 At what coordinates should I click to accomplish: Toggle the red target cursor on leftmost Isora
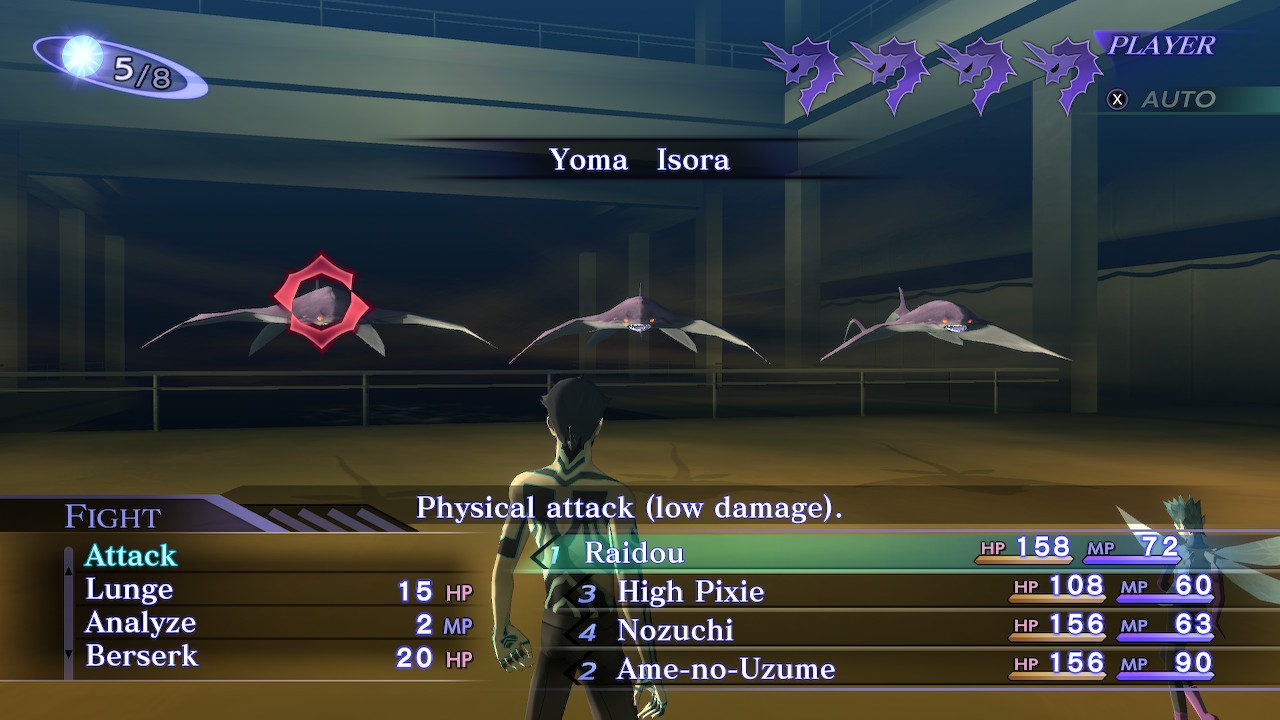(320, 300)
